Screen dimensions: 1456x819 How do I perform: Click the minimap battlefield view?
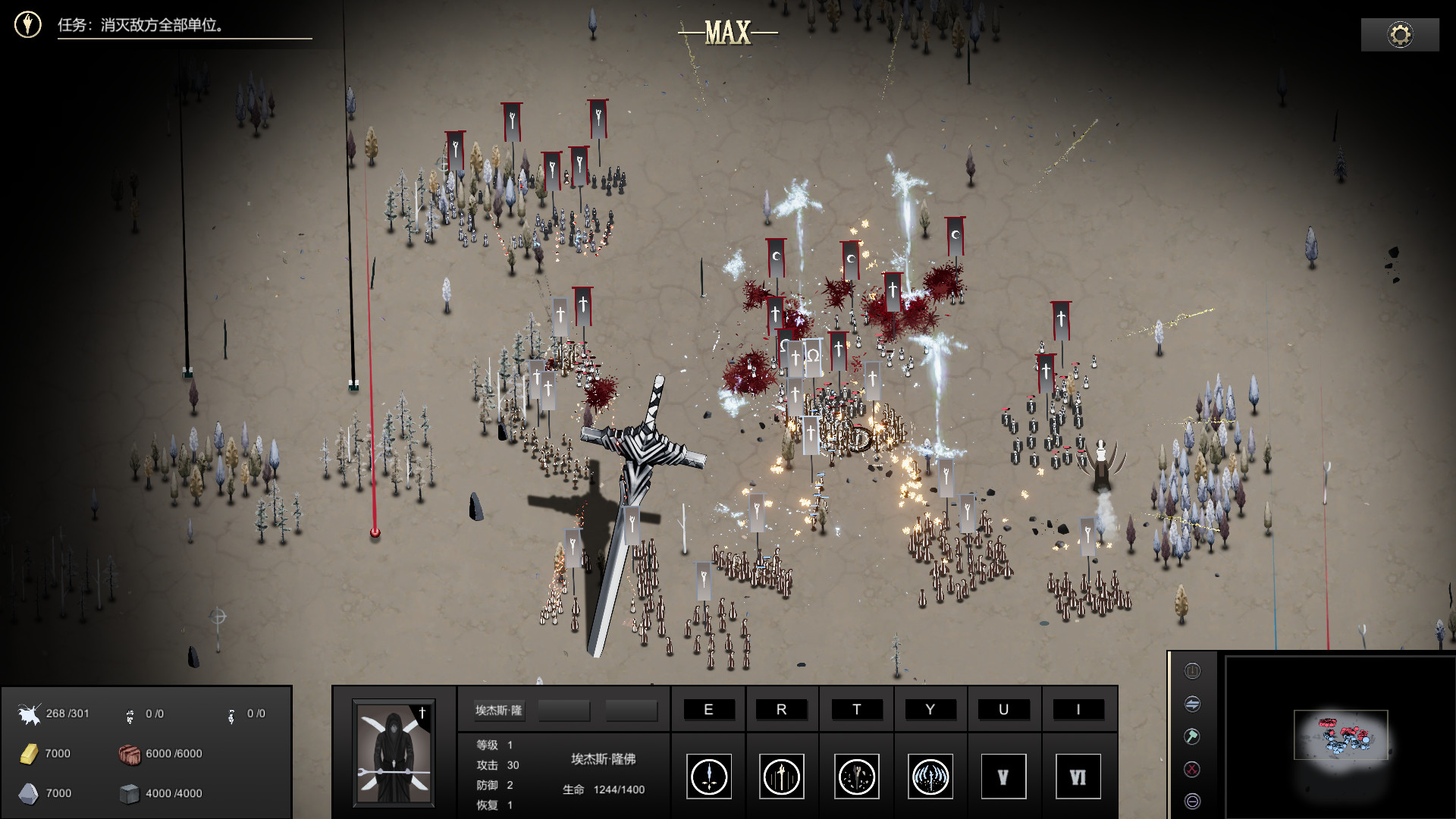[1341, 735]
